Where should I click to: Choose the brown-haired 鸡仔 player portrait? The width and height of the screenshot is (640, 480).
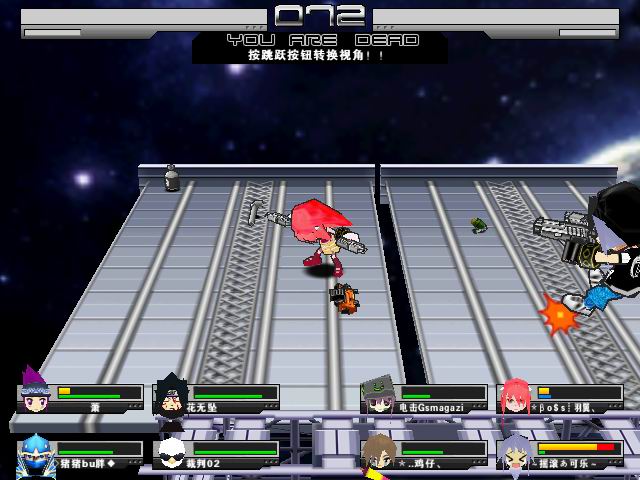378,453
